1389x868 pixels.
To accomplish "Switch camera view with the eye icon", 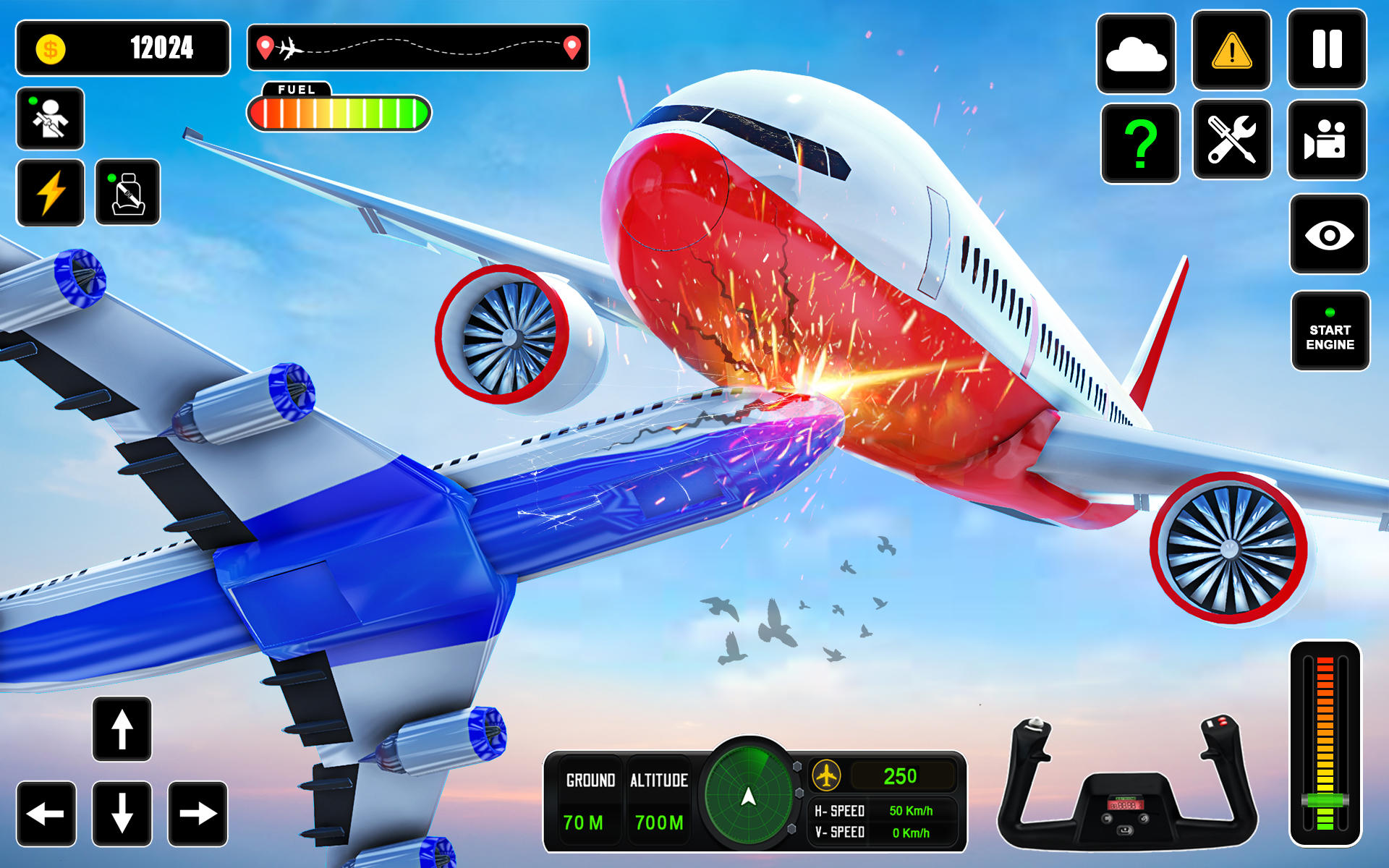I will (1328, 234).
